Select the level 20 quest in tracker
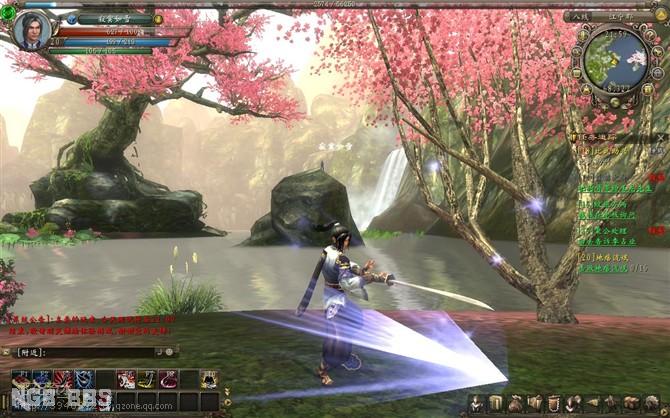The image size is (670, 418). pyautogui.click(x=610, y=257)
